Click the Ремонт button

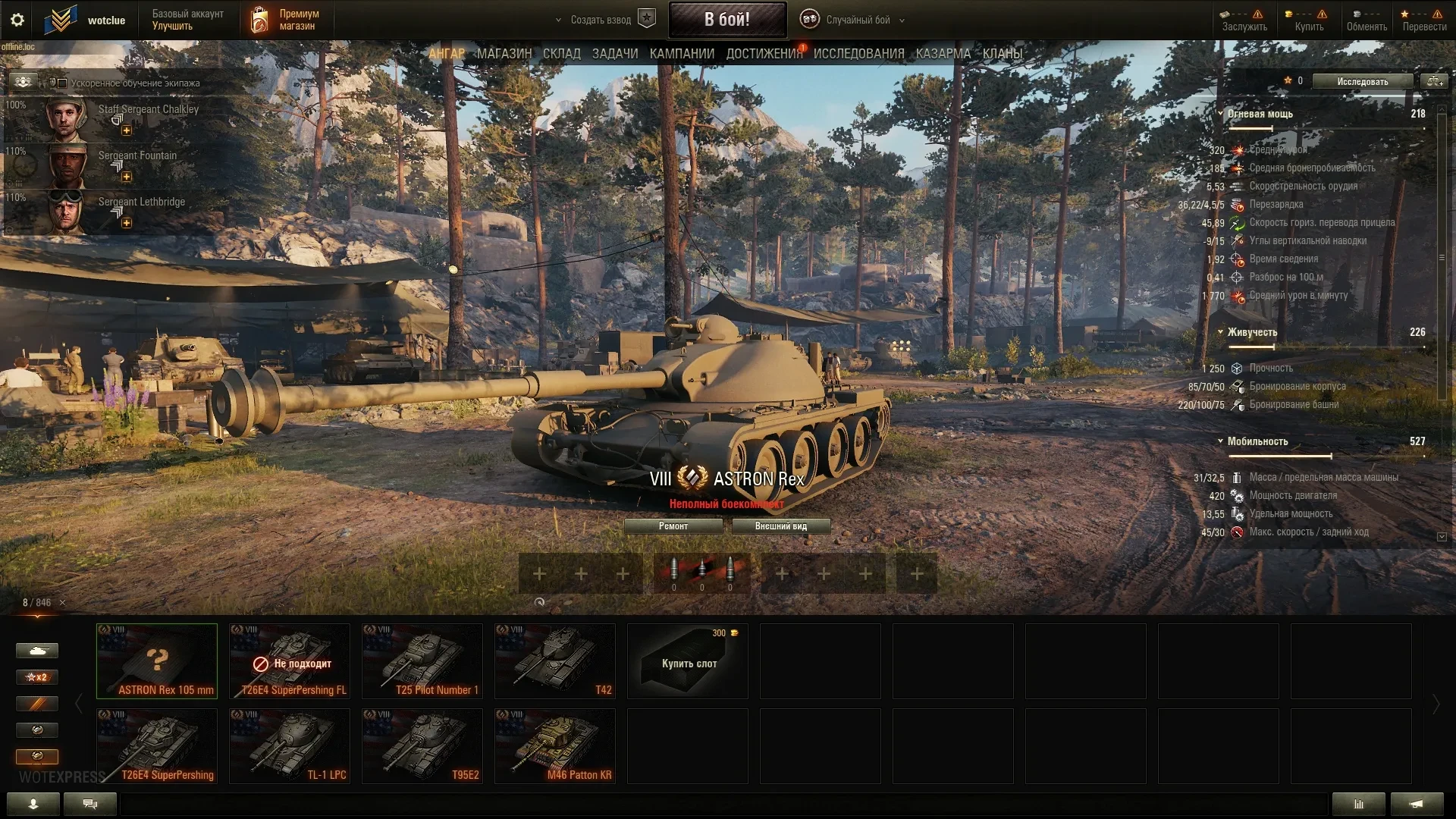pyautogui.click(x=673, y=526)
